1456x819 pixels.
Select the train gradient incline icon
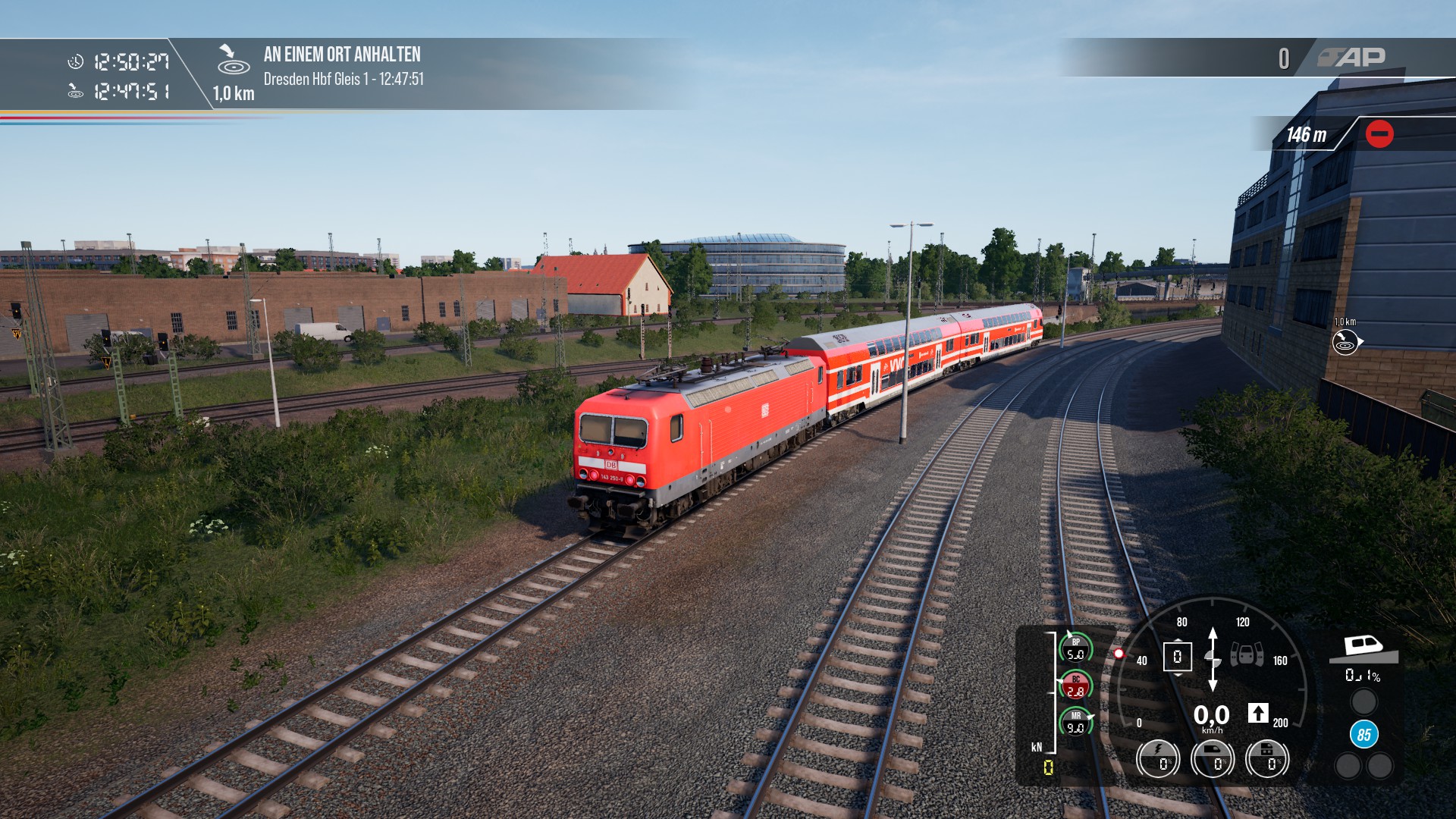point(1363,649)
